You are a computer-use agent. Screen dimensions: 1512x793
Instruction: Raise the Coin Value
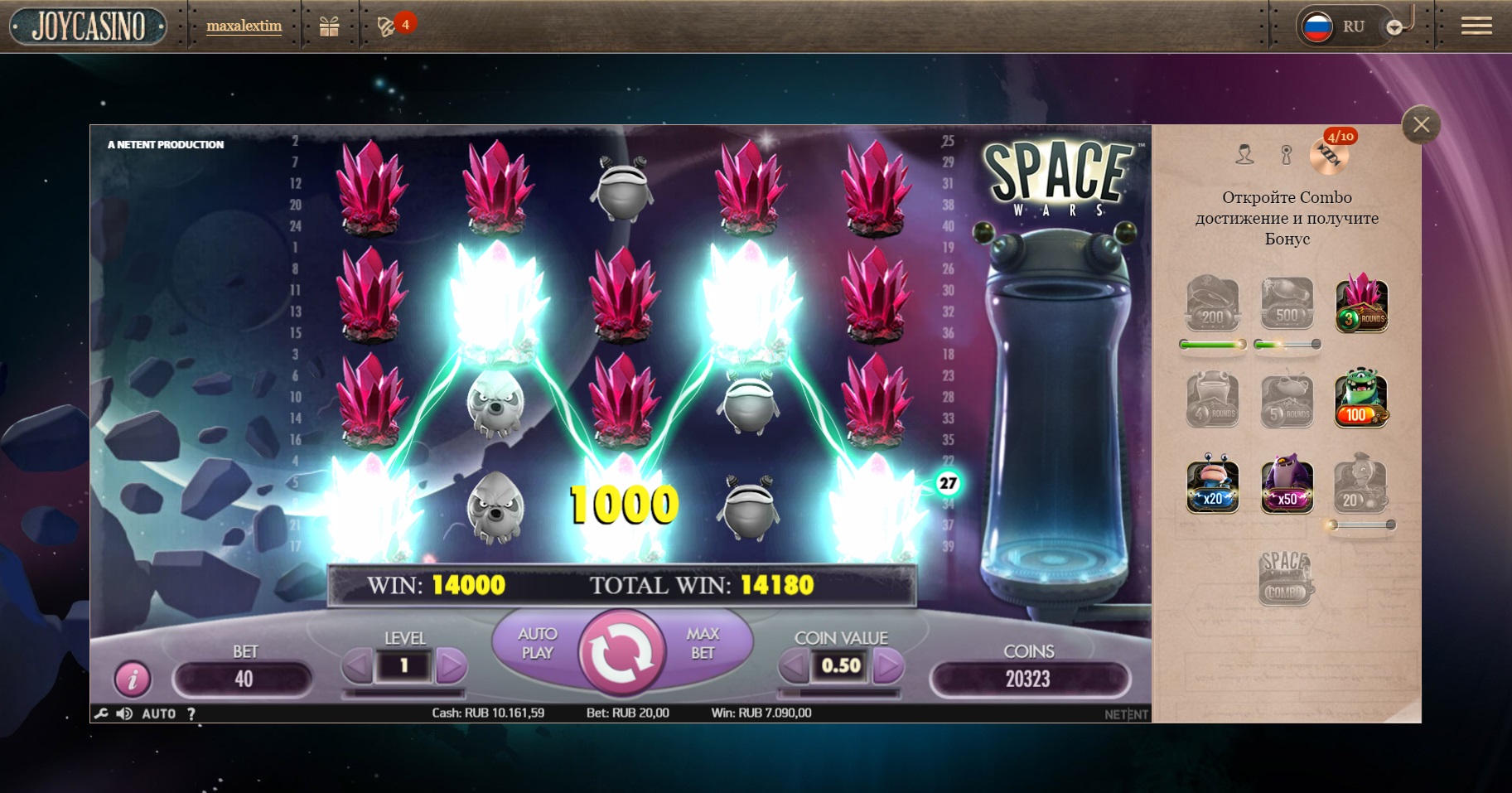[x=887, y=666]
